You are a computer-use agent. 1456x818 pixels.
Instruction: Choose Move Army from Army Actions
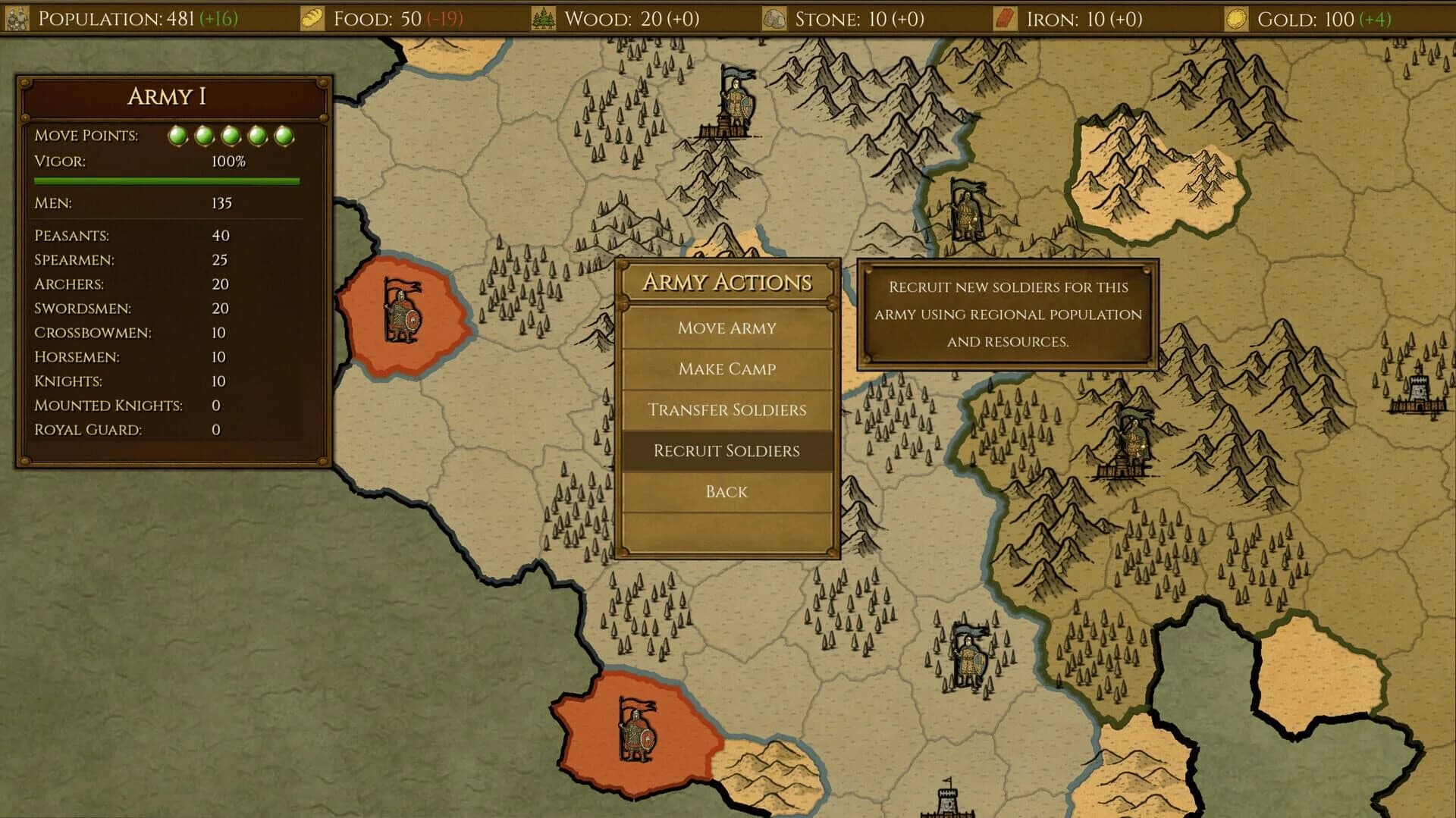pyautogui.click(x=726, y=328)
